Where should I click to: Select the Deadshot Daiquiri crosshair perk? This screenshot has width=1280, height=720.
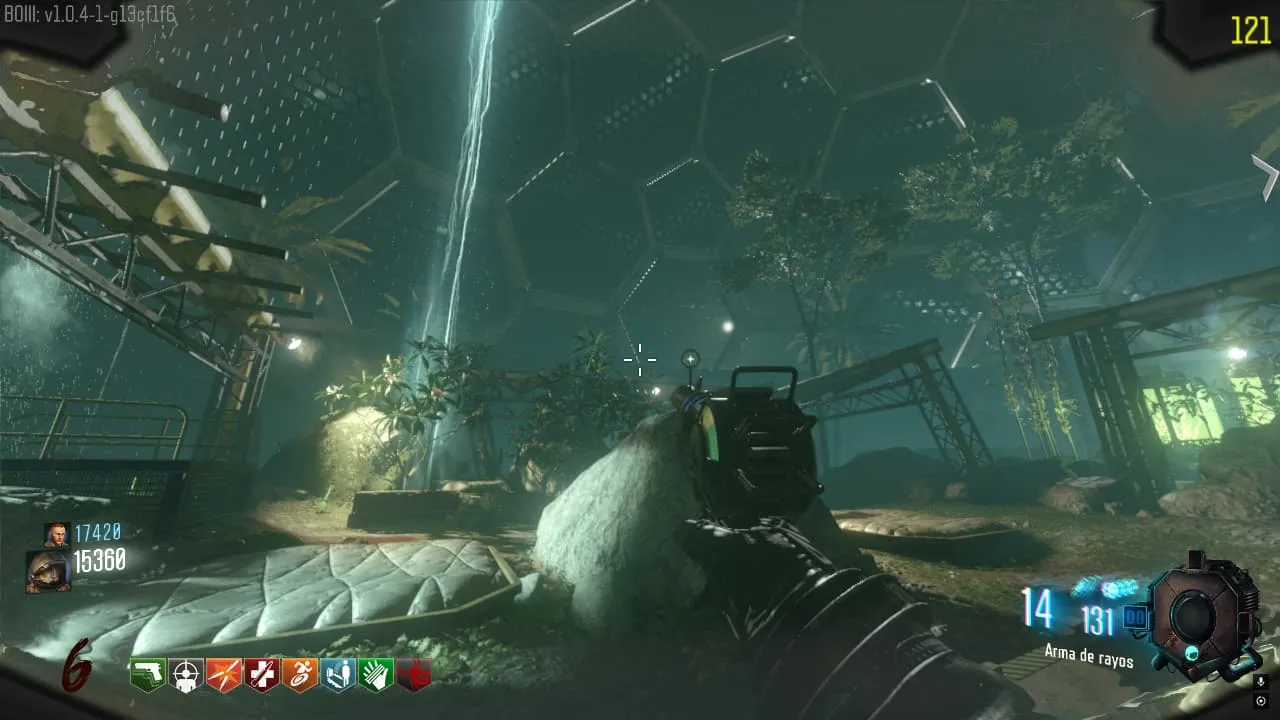coord(186,675)
